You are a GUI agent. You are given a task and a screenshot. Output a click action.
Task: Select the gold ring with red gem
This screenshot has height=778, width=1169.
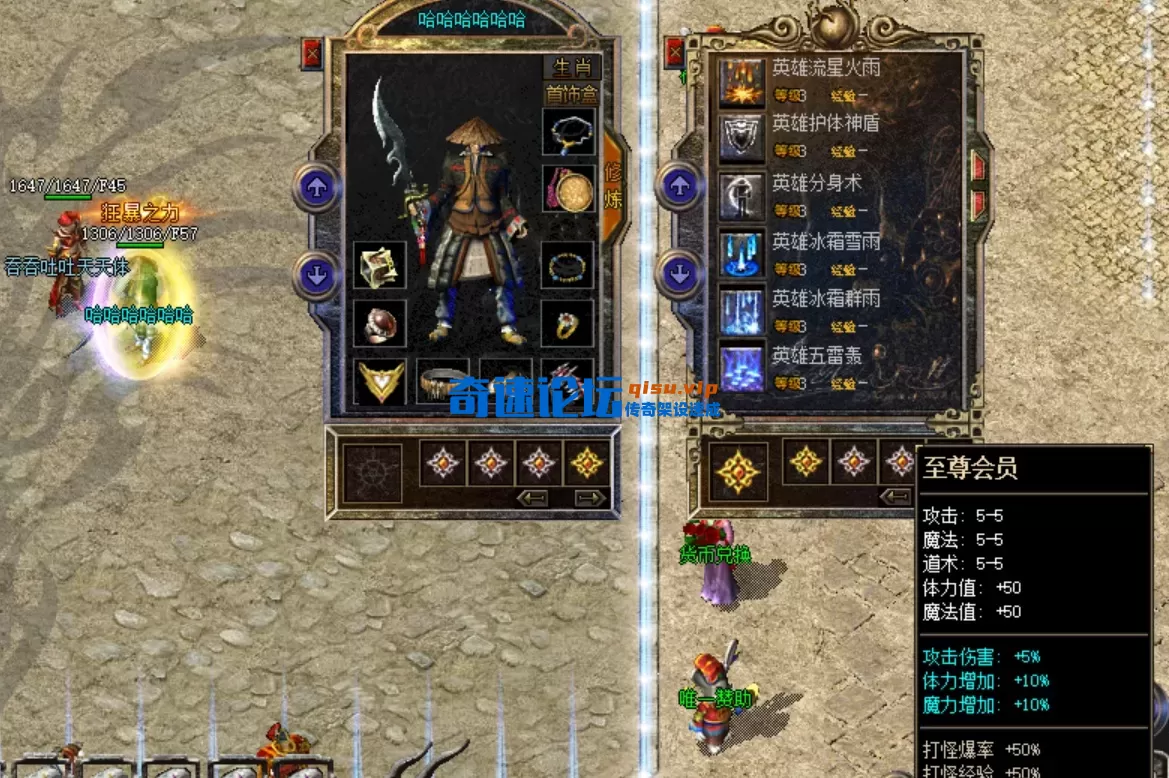click(x=568, y=323)
